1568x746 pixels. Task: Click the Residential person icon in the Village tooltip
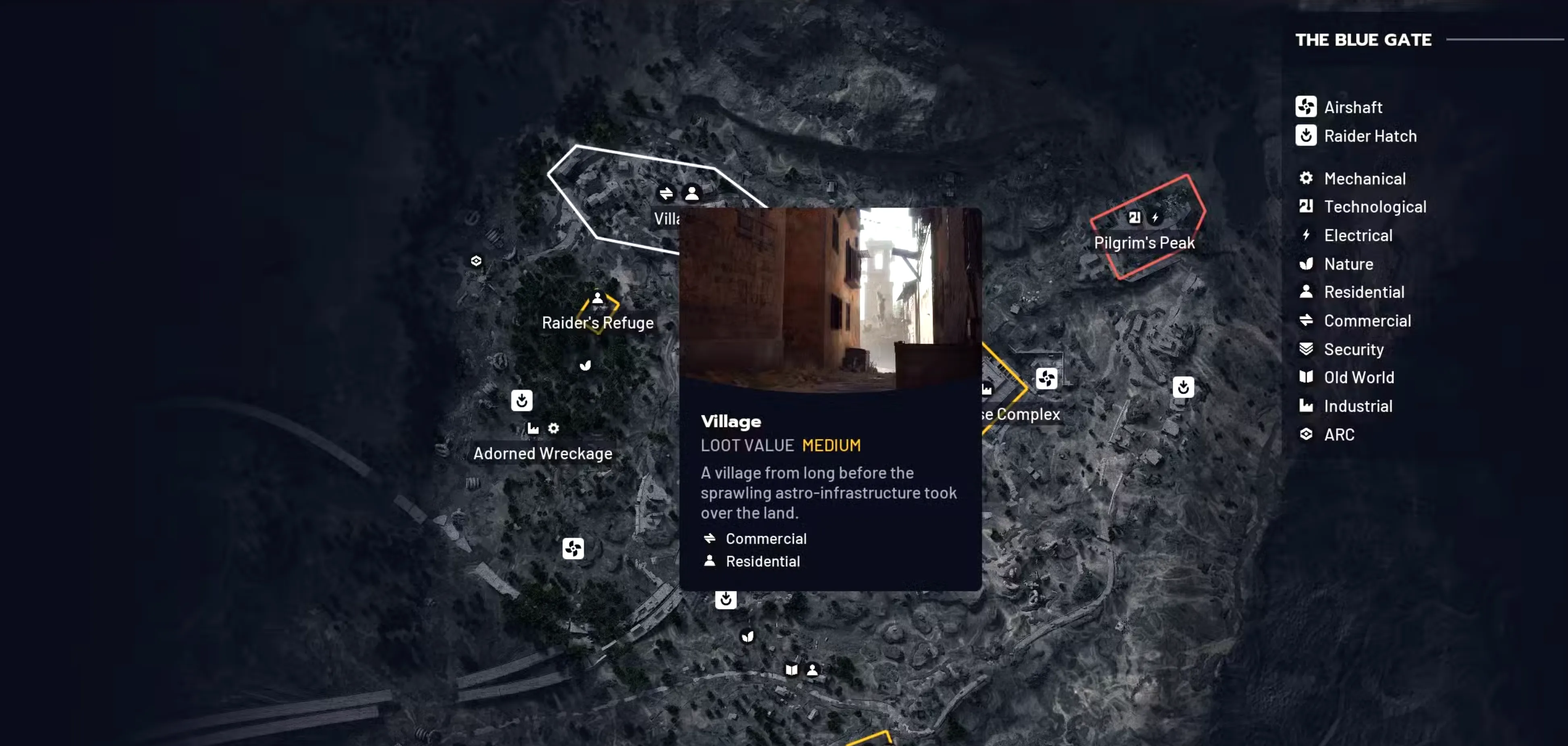[710, 561]
